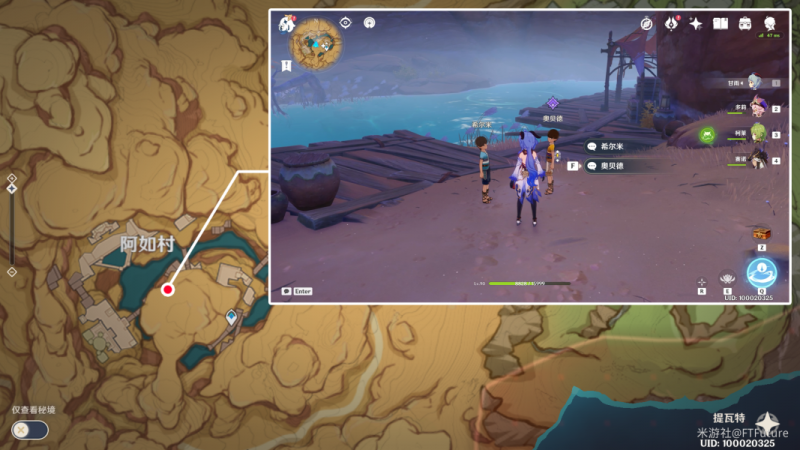This screenshot has width=800, height=450.
Task: Open the Wish star icon
Action: (695, 23)
